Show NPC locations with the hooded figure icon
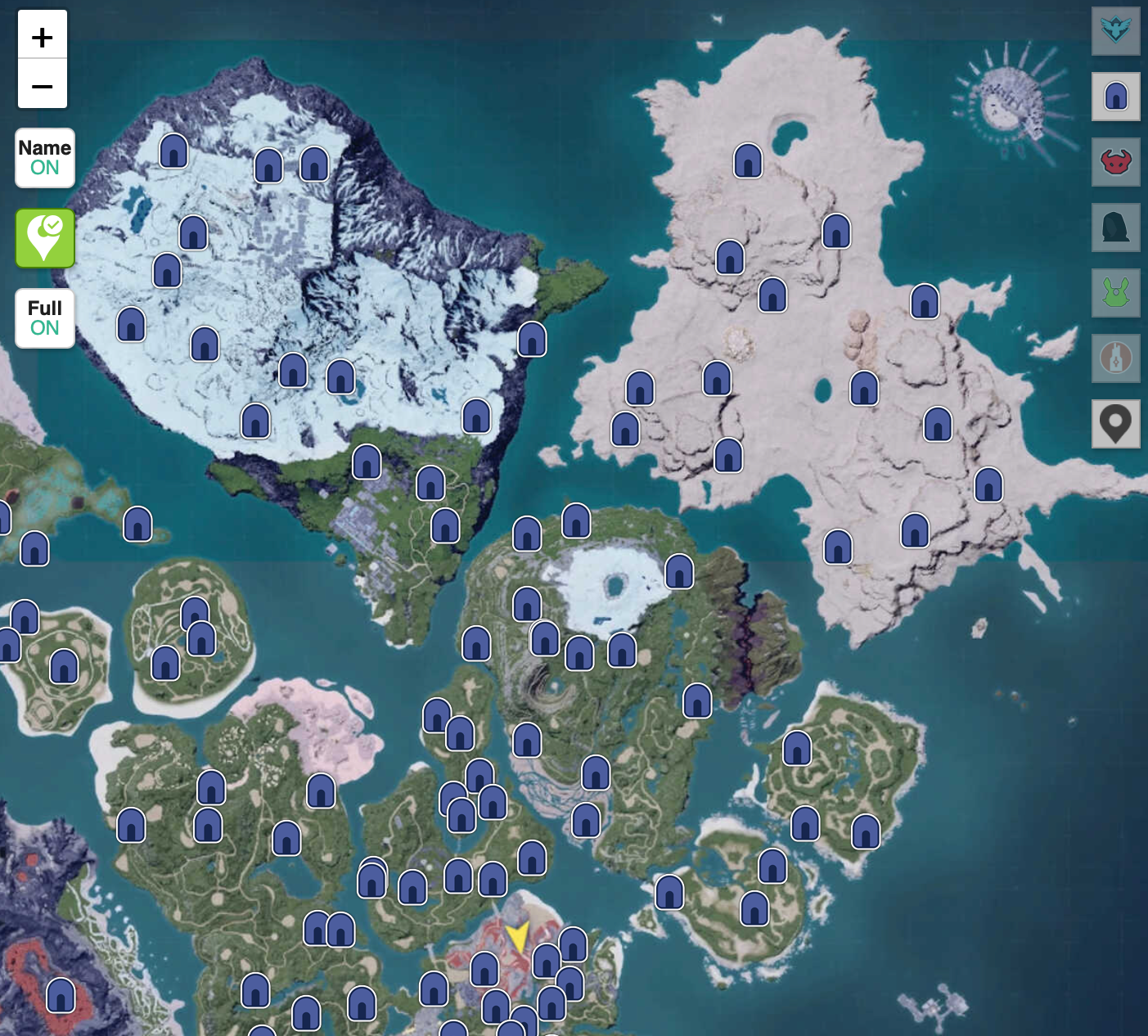 pos(1115,227)
